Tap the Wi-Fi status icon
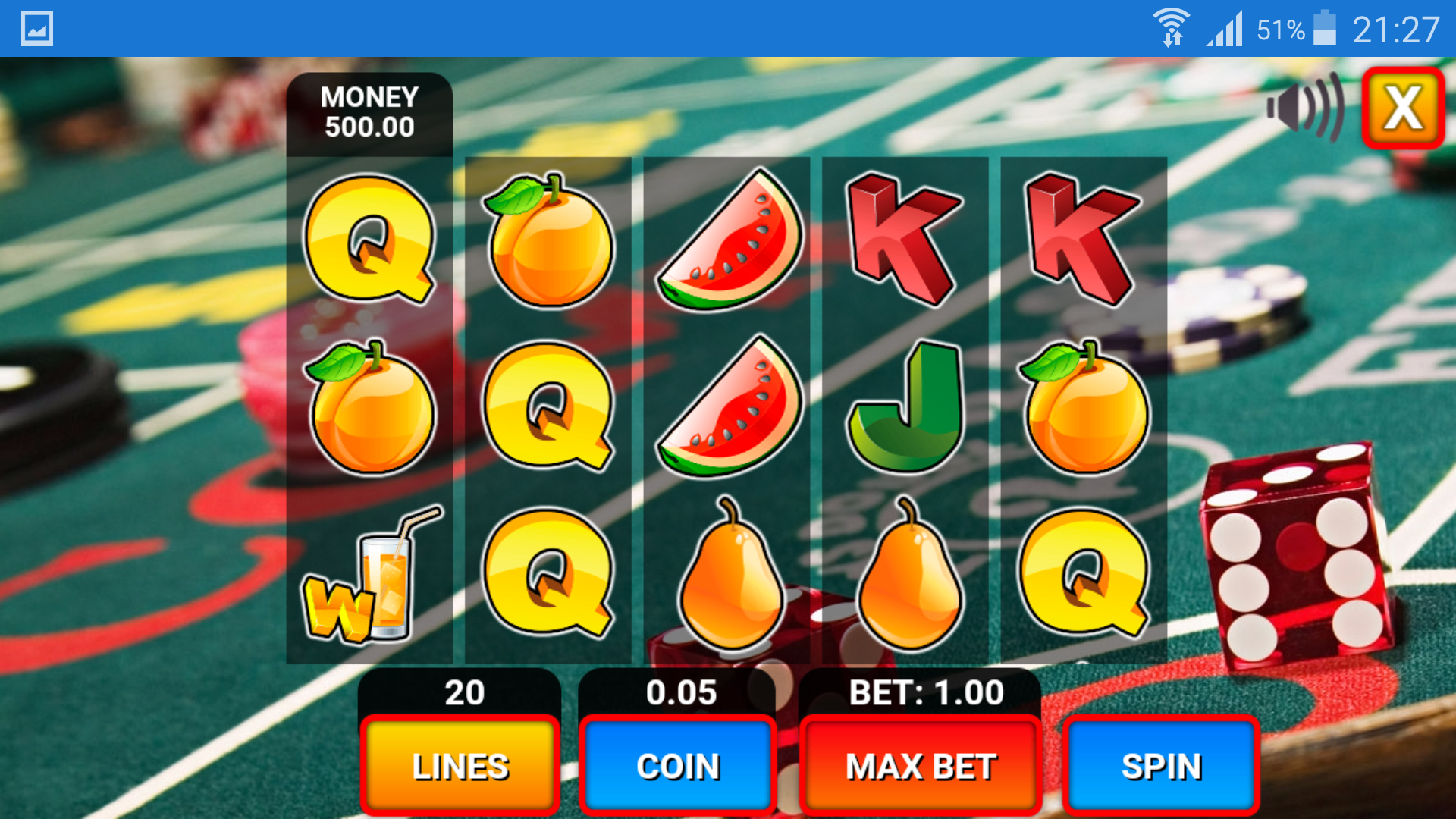The image size is (1456, 819). coord(1171,29)
